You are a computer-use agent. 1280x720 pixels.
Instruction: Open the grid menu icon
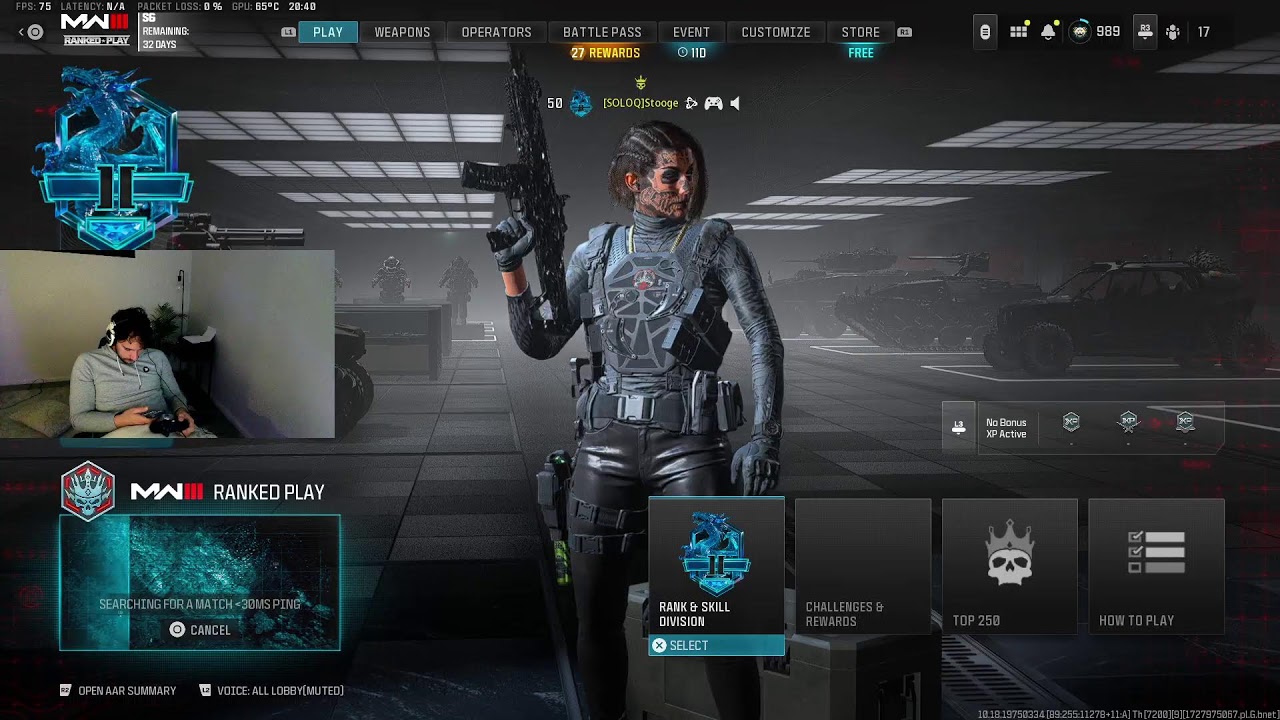(x=1018, y=32)
